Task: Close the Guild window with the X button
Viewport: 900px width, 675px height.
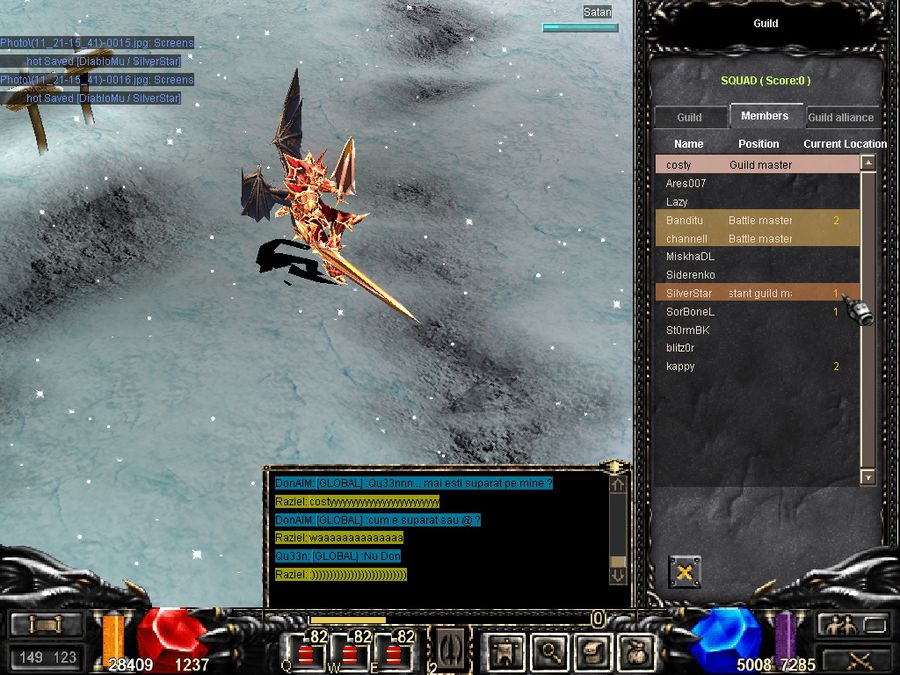Action: (684, 572)
